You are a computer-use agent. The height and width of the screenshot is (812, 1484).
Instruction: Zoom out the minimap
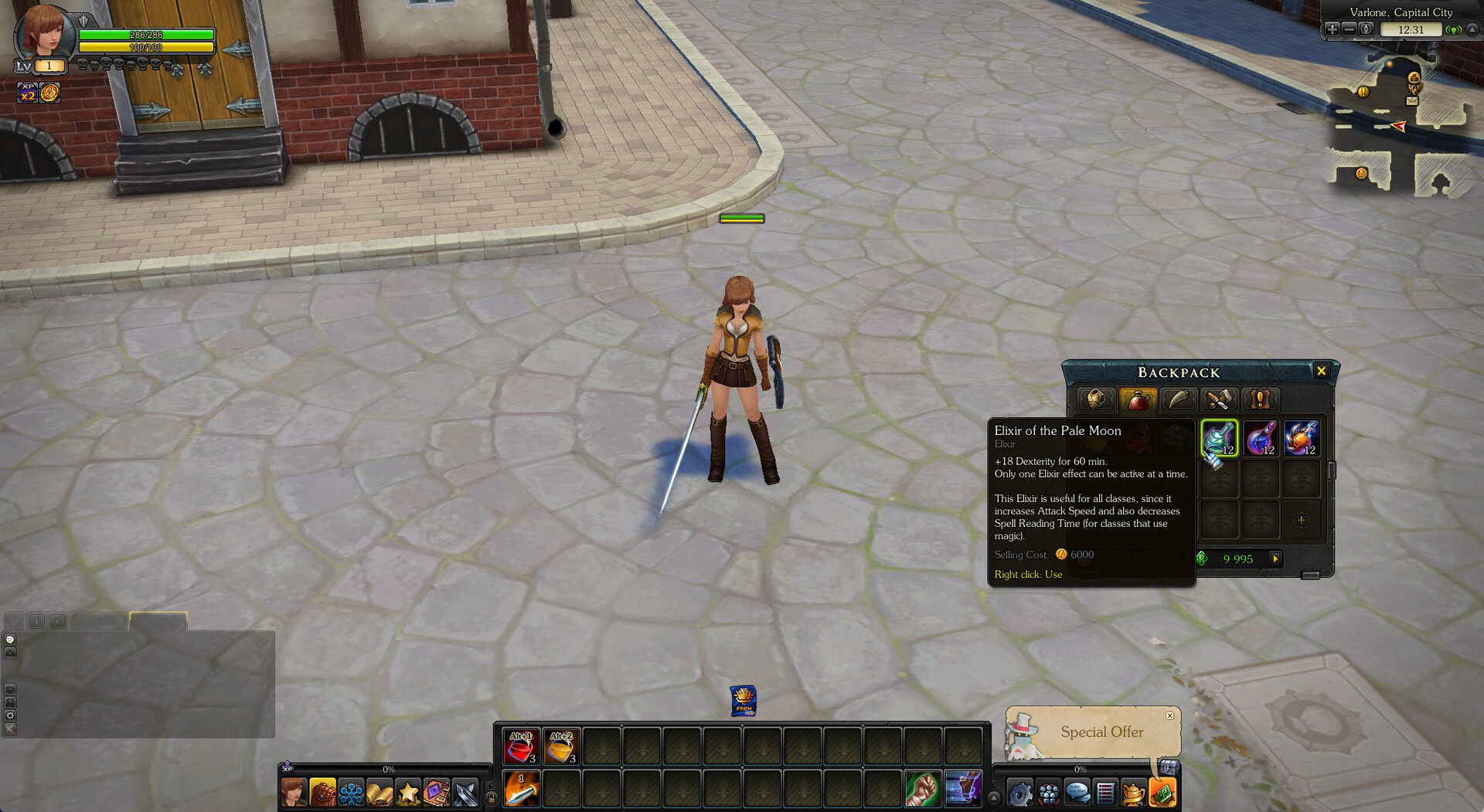click(1349, 29)
